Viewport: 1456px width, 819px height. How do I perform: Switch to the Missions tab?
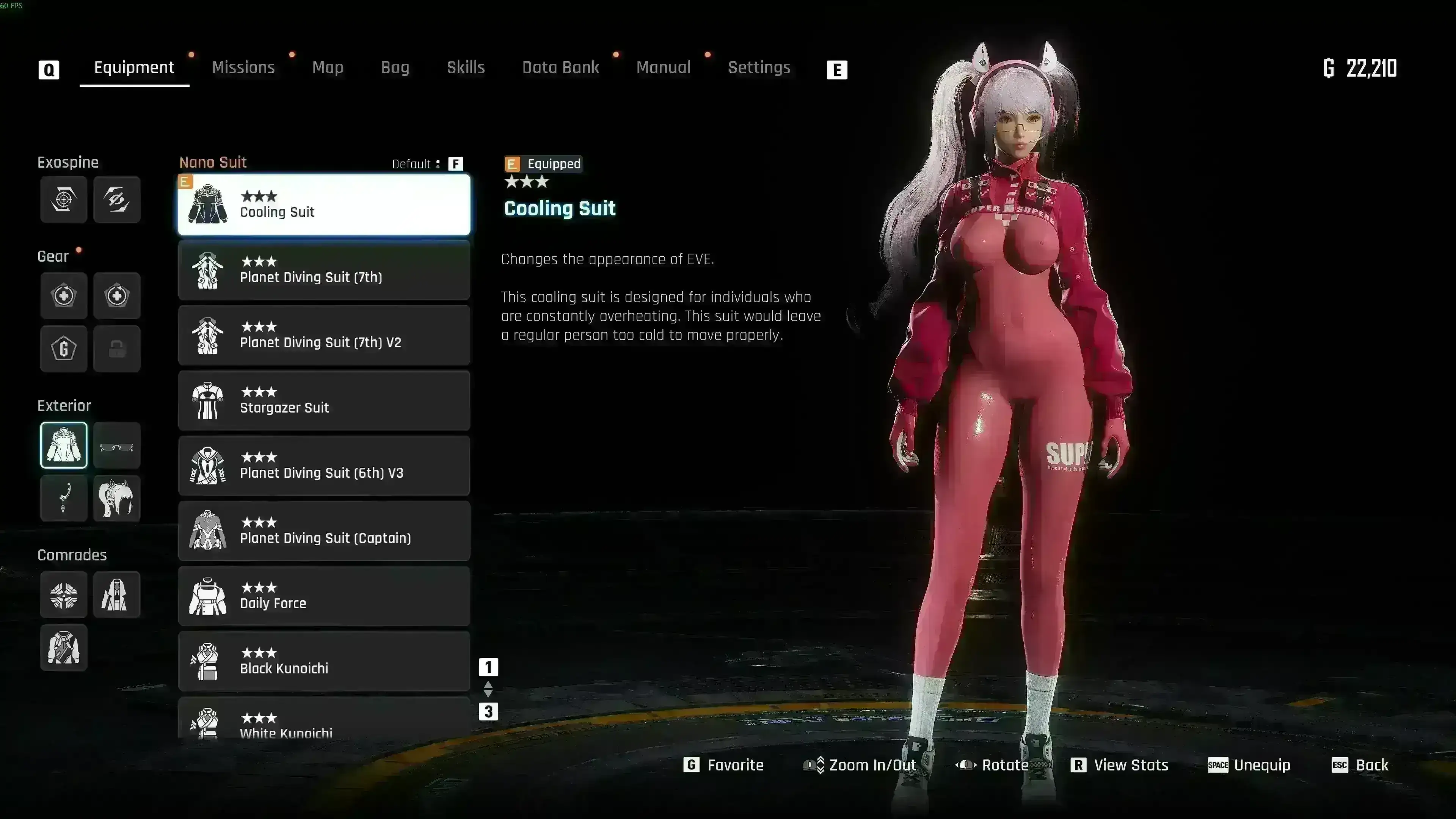point(243,68)
